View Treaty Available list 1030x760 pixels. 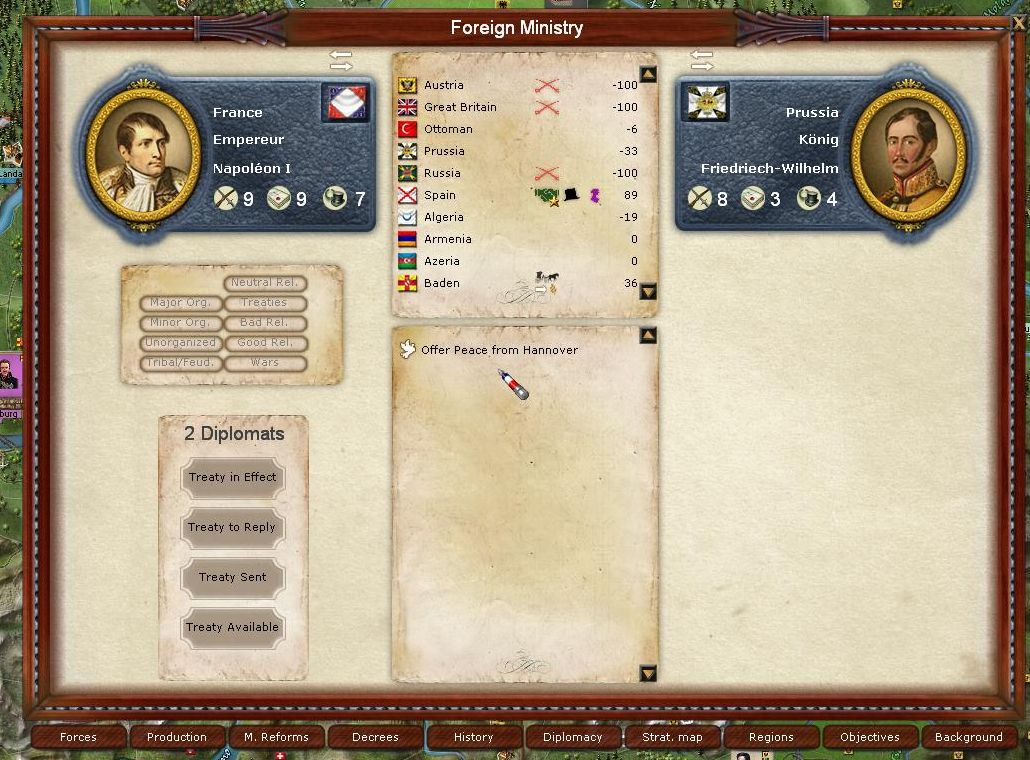pyautogui.click(x=232, y=628)
